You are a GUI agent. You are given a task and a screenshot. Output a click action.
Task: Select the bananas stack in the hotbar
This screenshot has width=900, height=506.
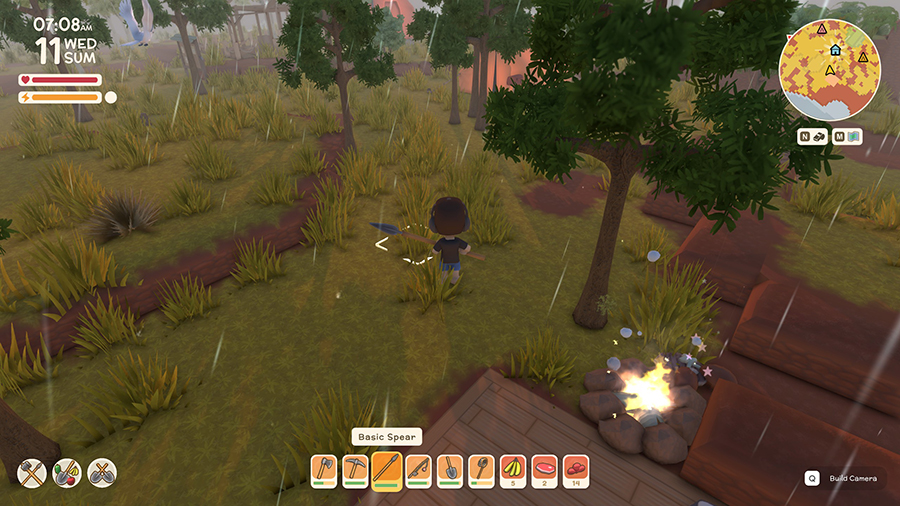(512, 469)
